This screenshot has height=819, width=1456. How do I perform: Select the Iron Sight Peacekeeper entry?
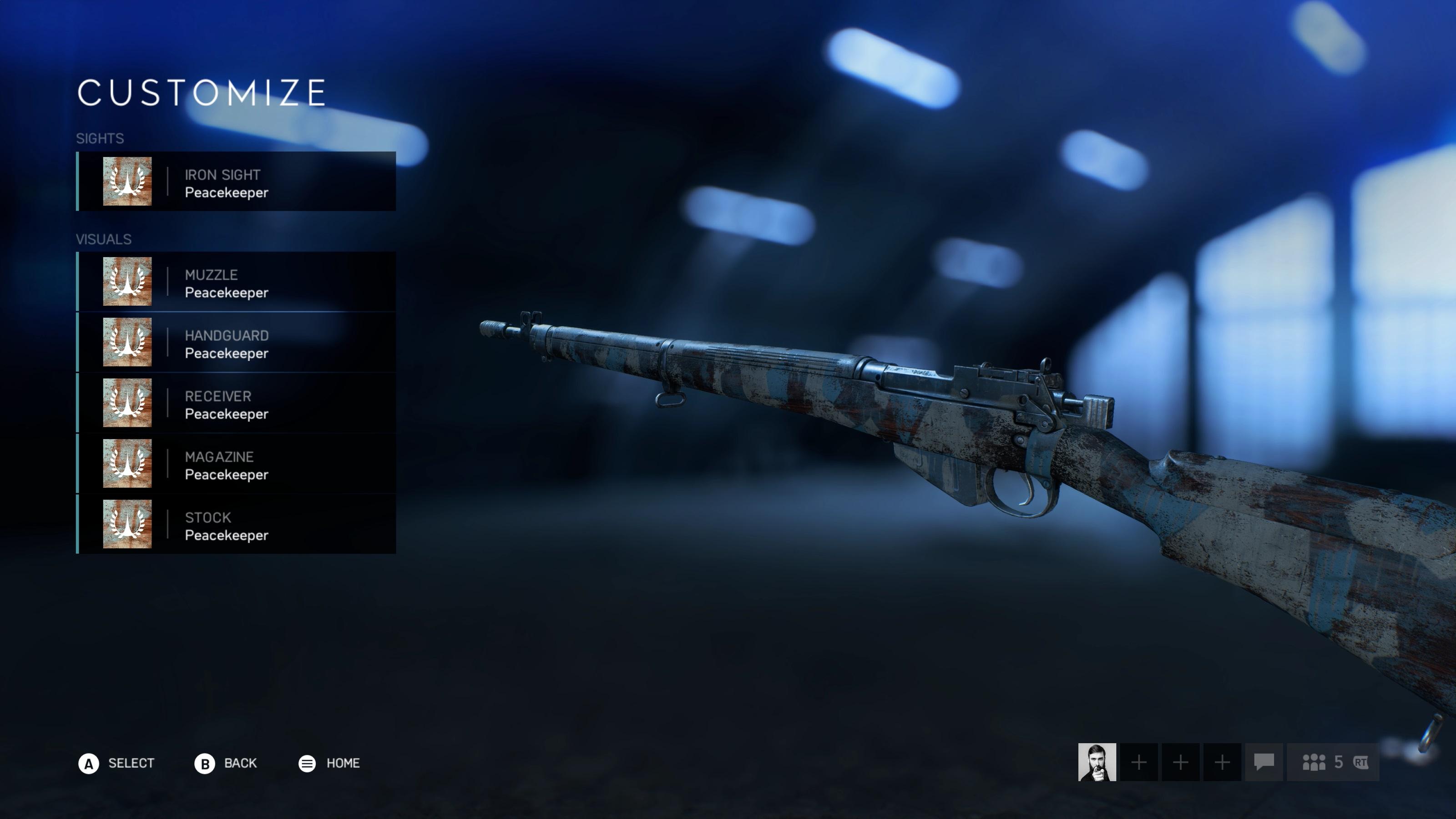[x=236, y=182]
